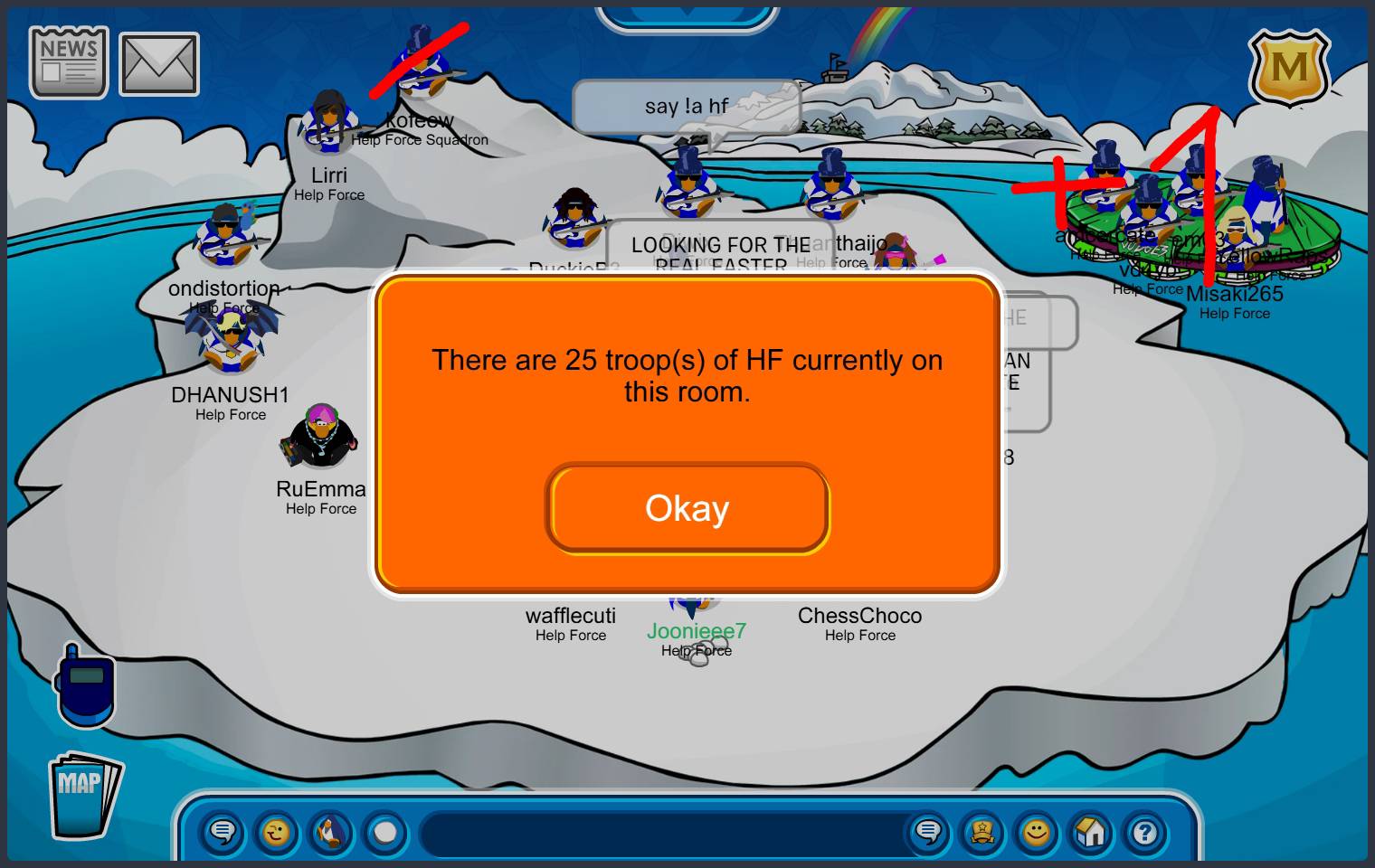Open the News newspaper
This screenshot has width=1375, height=868.
point(69,62)
